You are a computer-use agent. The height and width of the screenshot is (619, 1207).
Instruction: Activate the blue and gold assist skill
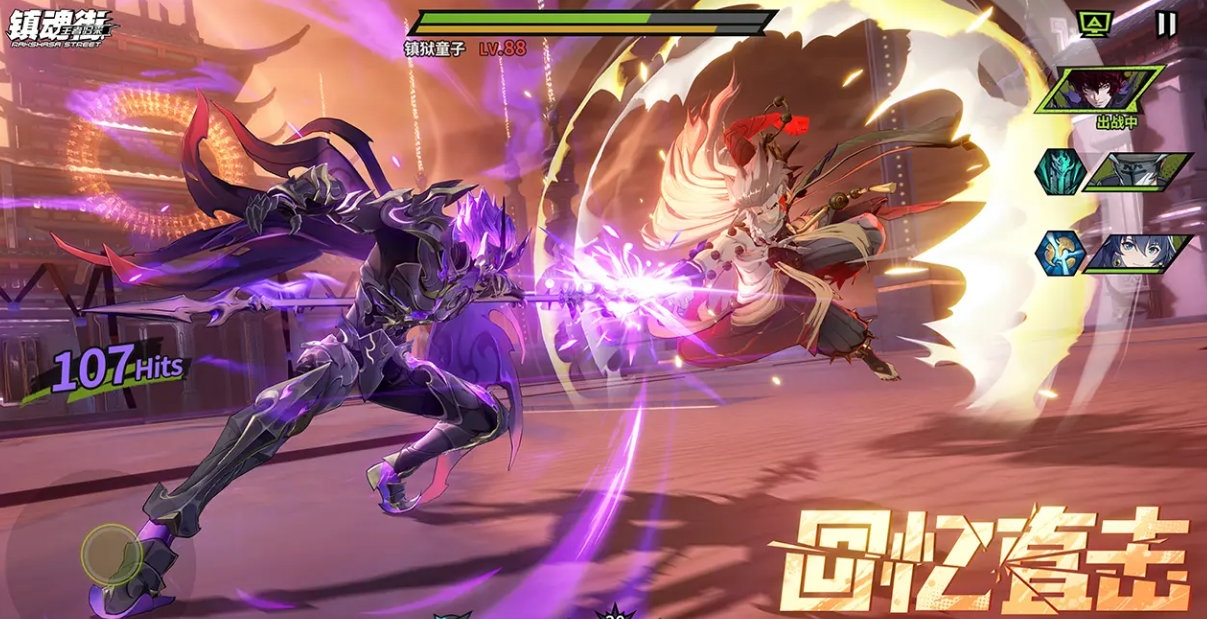[1059, 252]
